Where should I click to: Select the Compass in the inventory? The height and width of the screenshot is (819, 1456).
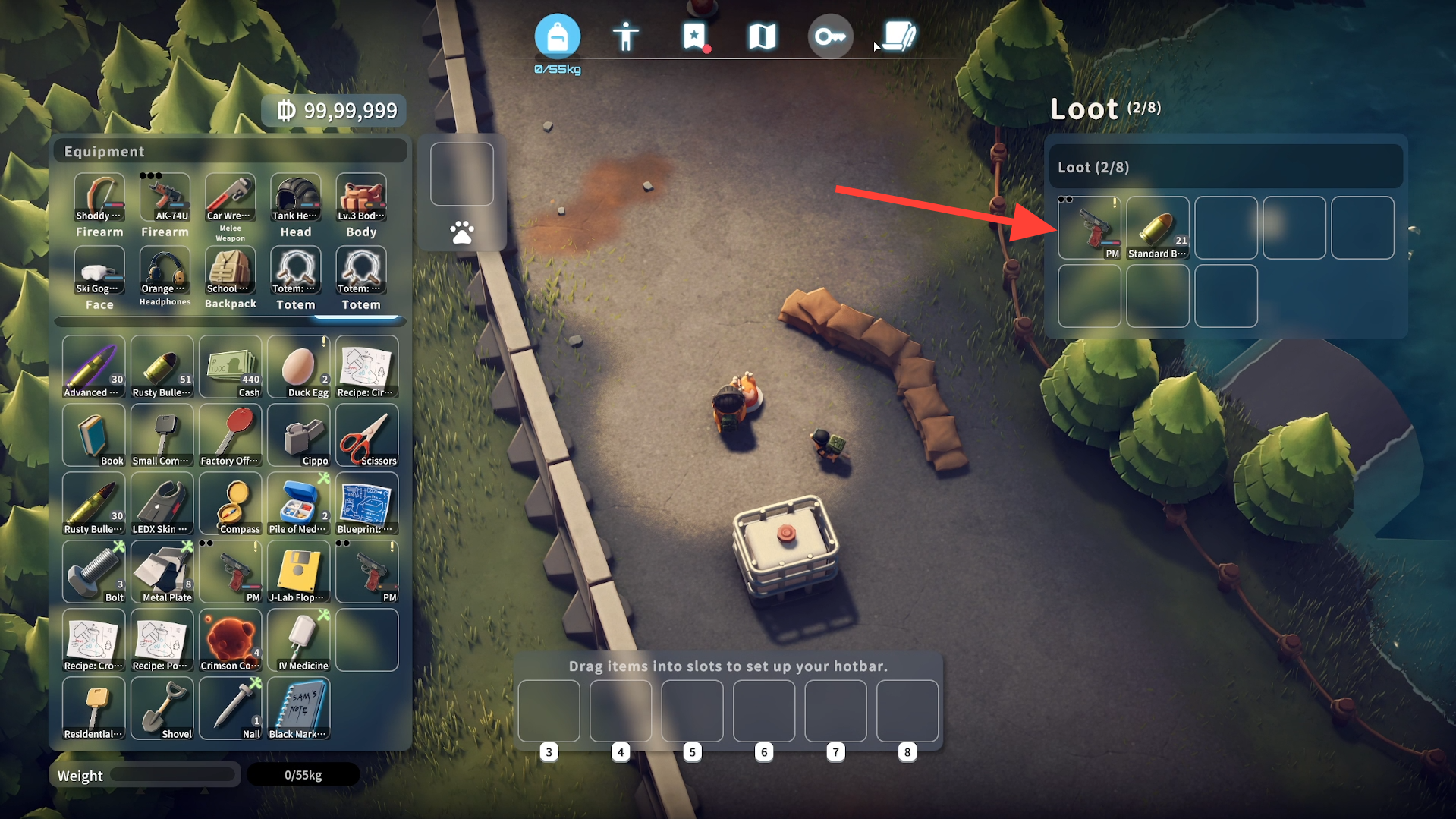(x=230, y=504)
